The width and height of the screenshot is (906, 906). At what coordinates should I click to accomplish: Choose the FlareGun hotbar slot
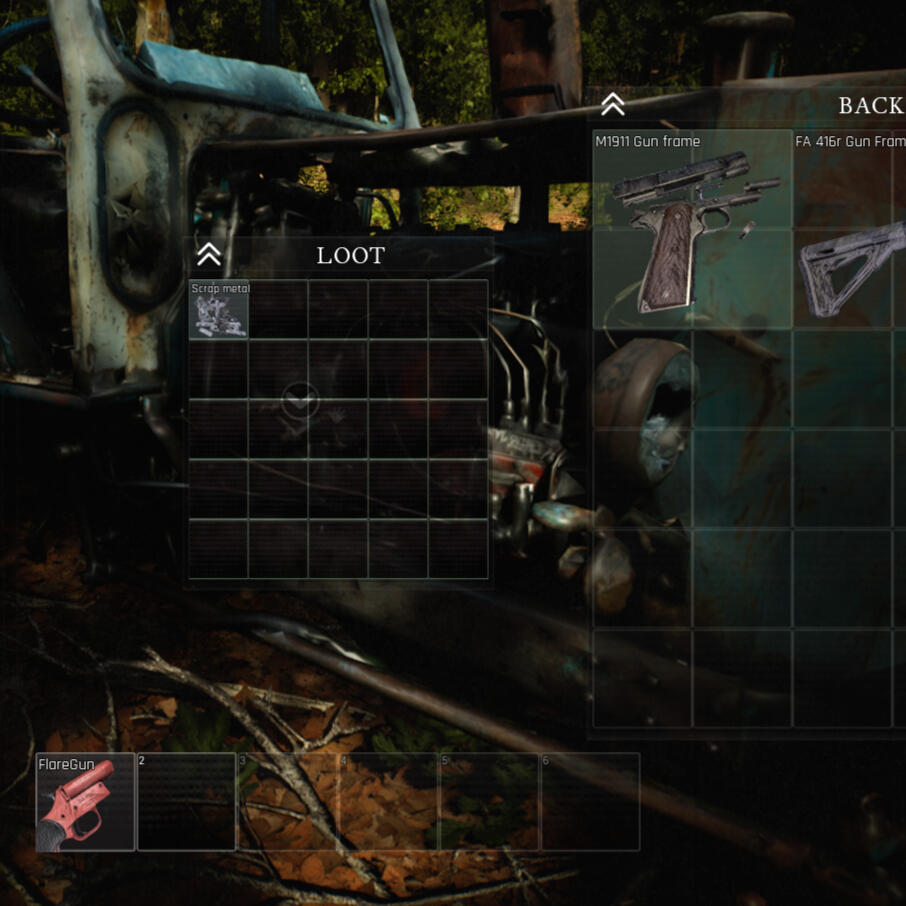[85, 802]
